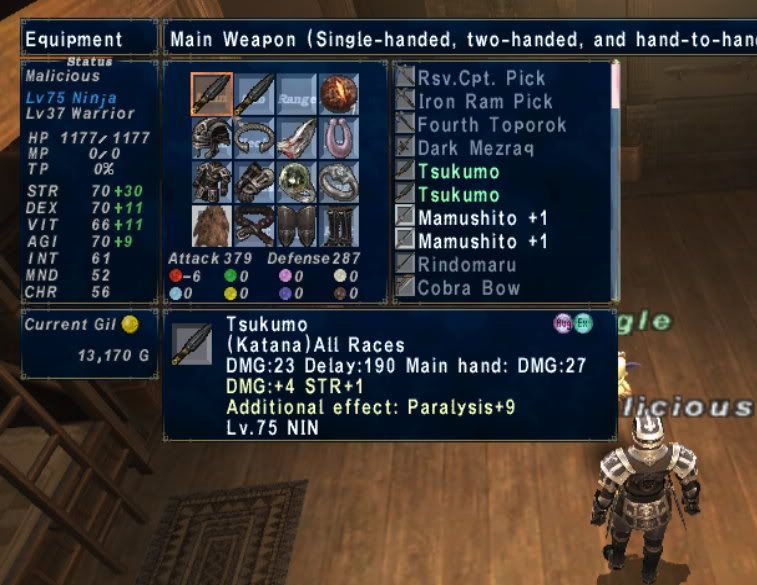Select the hands slot with the gauntlets

click(254, 181)
